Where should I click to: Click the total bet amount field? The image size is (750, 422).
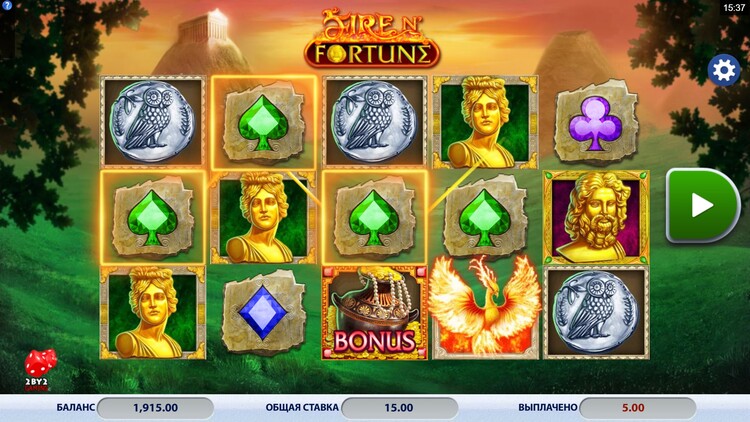click(x=399, y=408)
